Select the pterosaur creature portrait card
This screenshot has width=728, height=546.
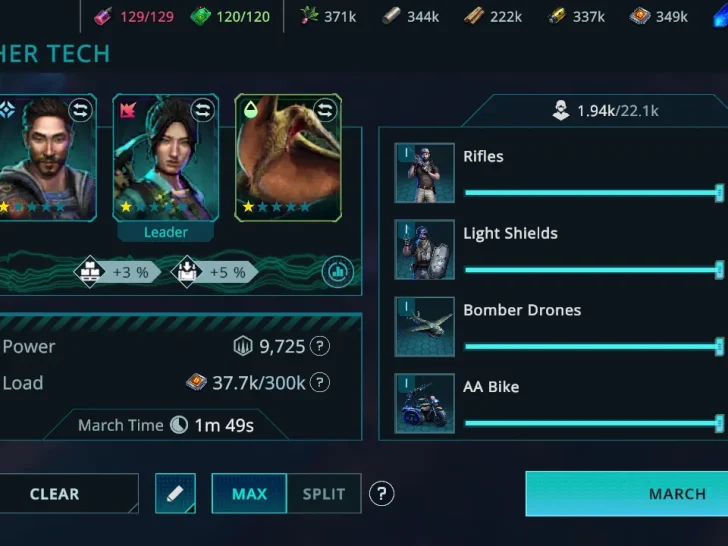[x=288, y=158]
